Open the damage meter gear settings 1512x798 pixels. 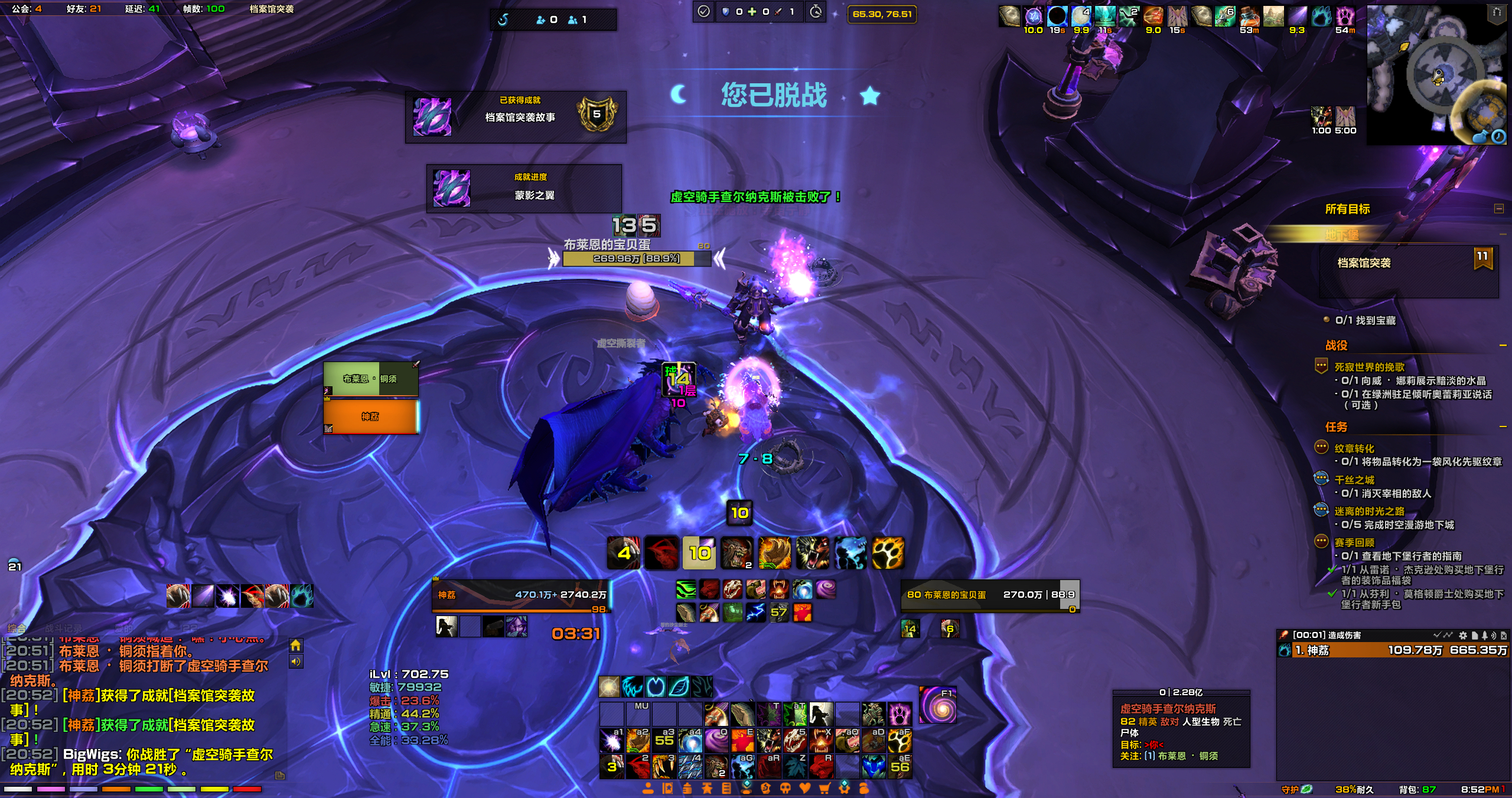1462,636
